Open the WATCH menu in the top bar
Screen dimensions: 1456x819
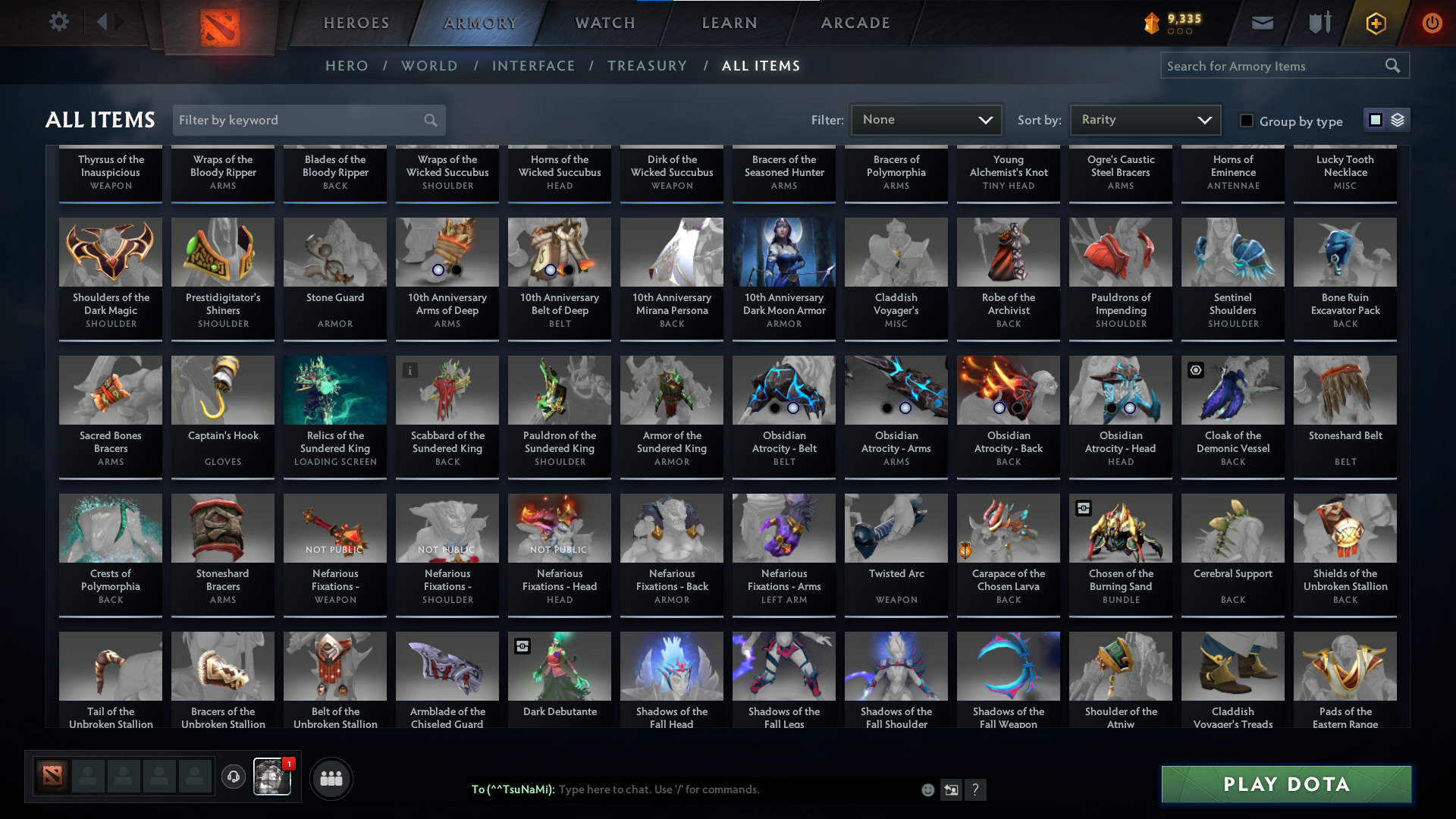coord(604,23)
